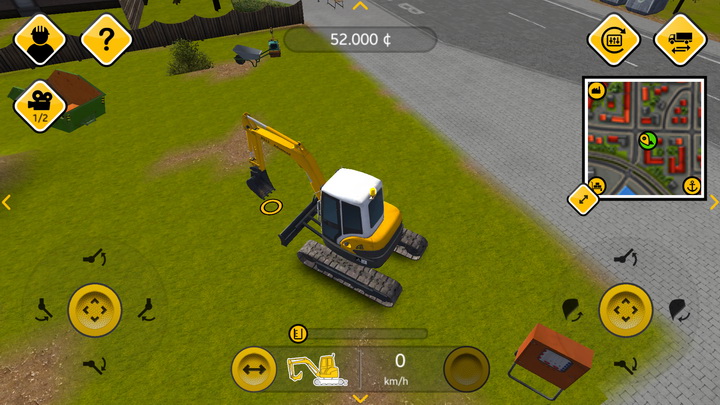Click the right-edge chevron arrow

tap(713, 202)
